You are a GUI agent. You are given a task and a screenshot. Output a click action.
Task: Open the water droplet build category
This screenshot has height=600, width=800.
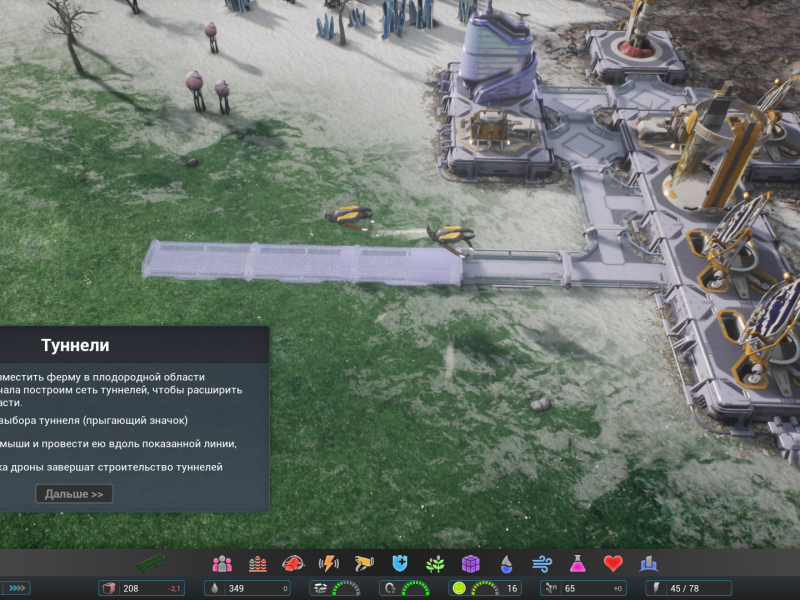(506, 564)
